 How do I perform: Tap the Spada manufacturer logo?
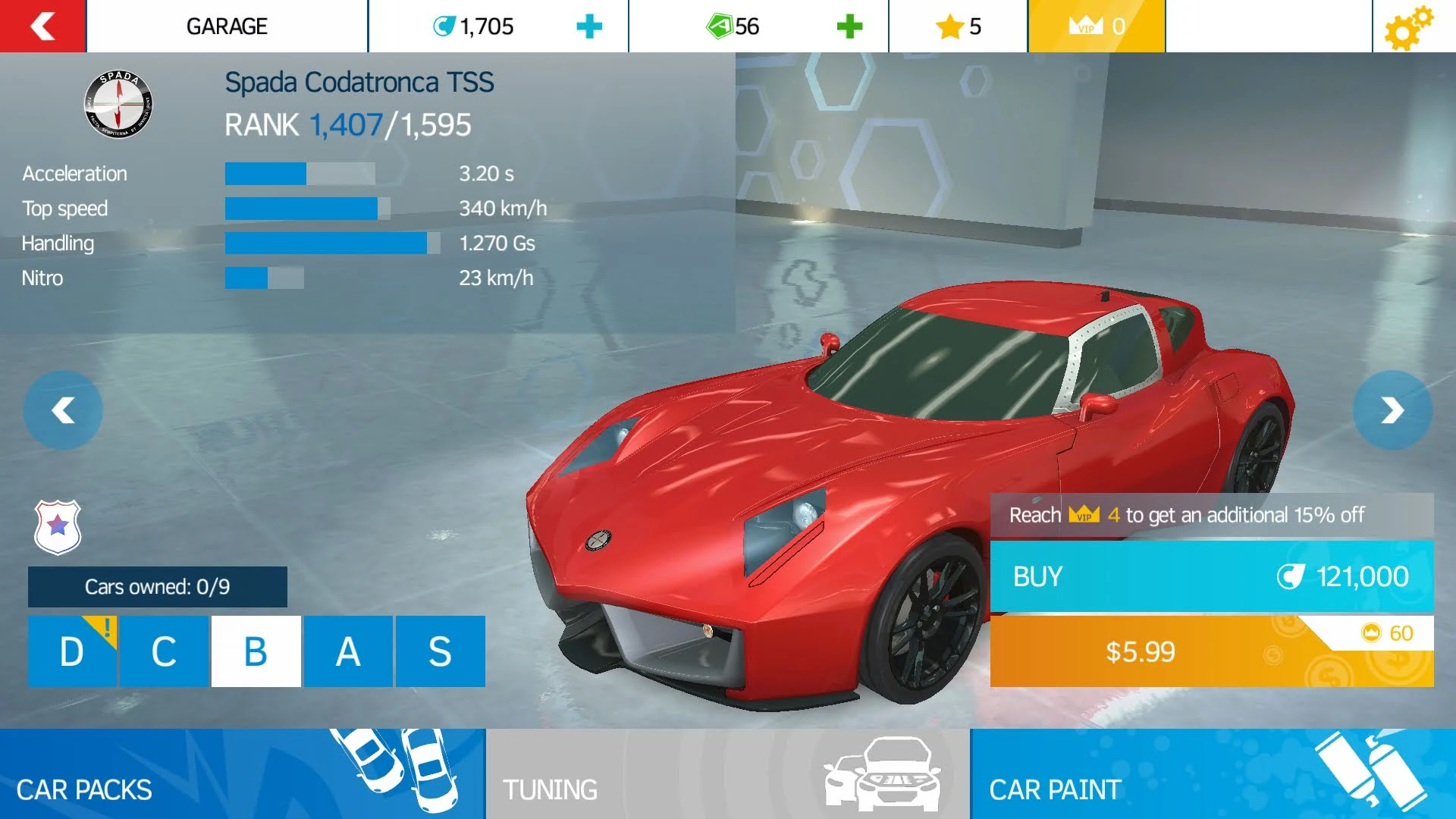[x=118, y=106]
